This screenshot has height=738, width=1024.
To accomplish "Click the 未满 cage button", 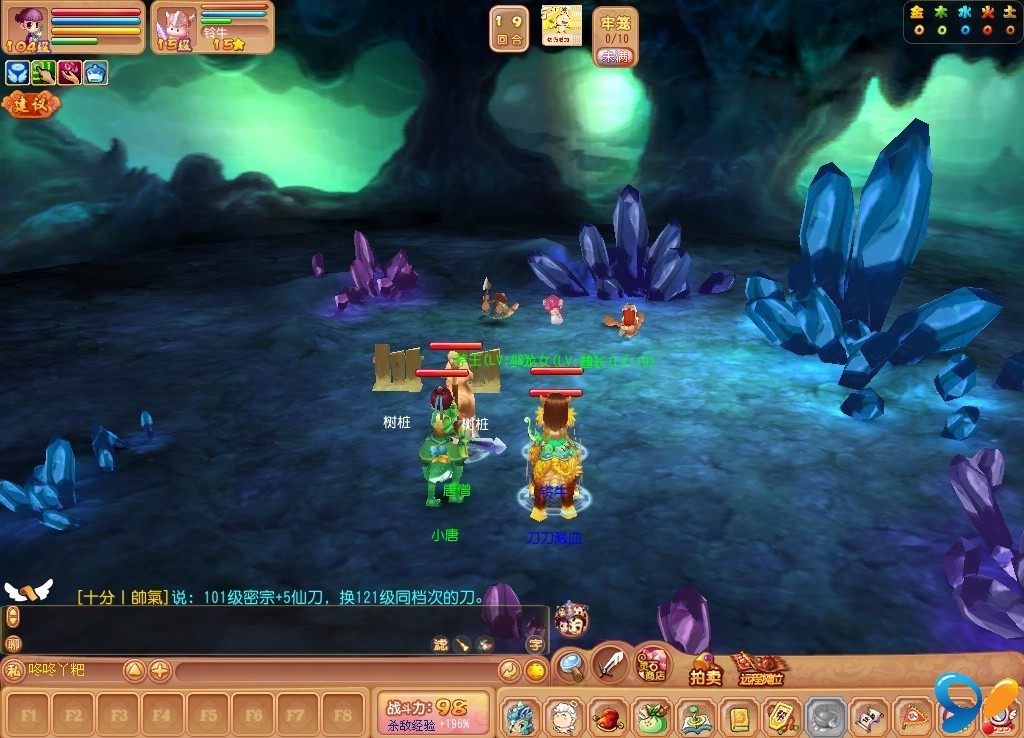I will [x=614, y=57].
